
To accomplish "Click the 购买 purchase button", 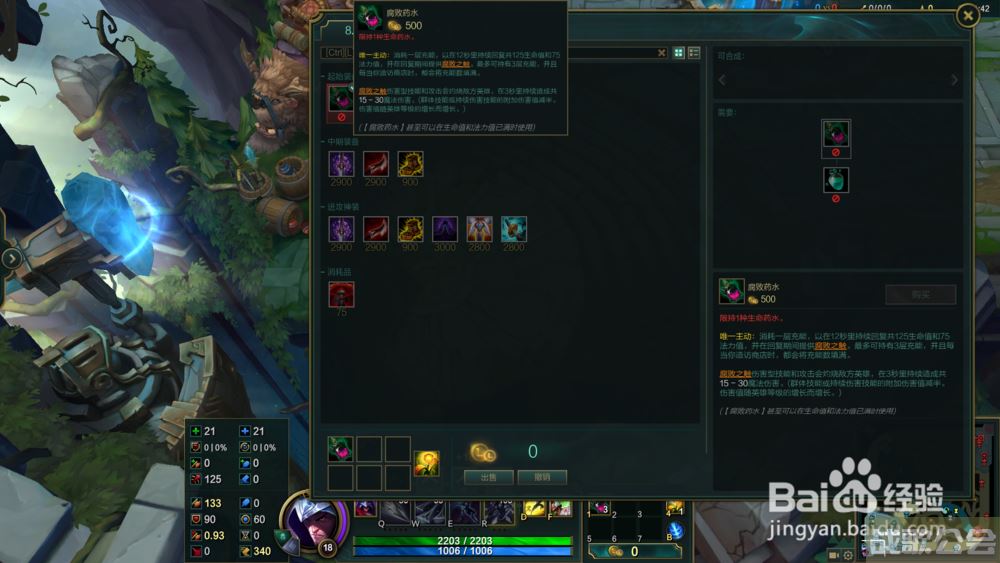I will [x=920, y=295].
